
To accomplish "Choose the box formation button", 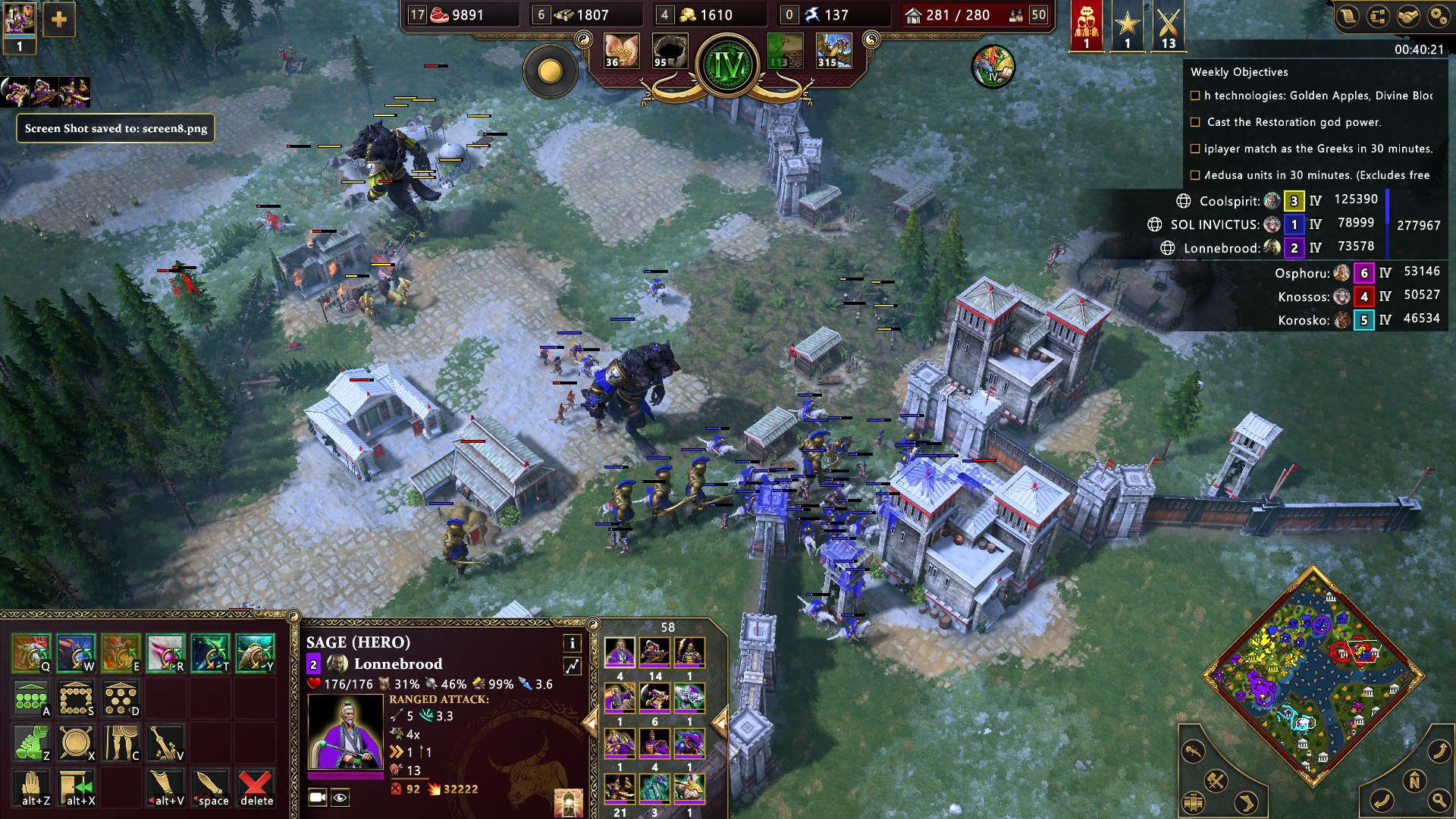I will (76, 698).
